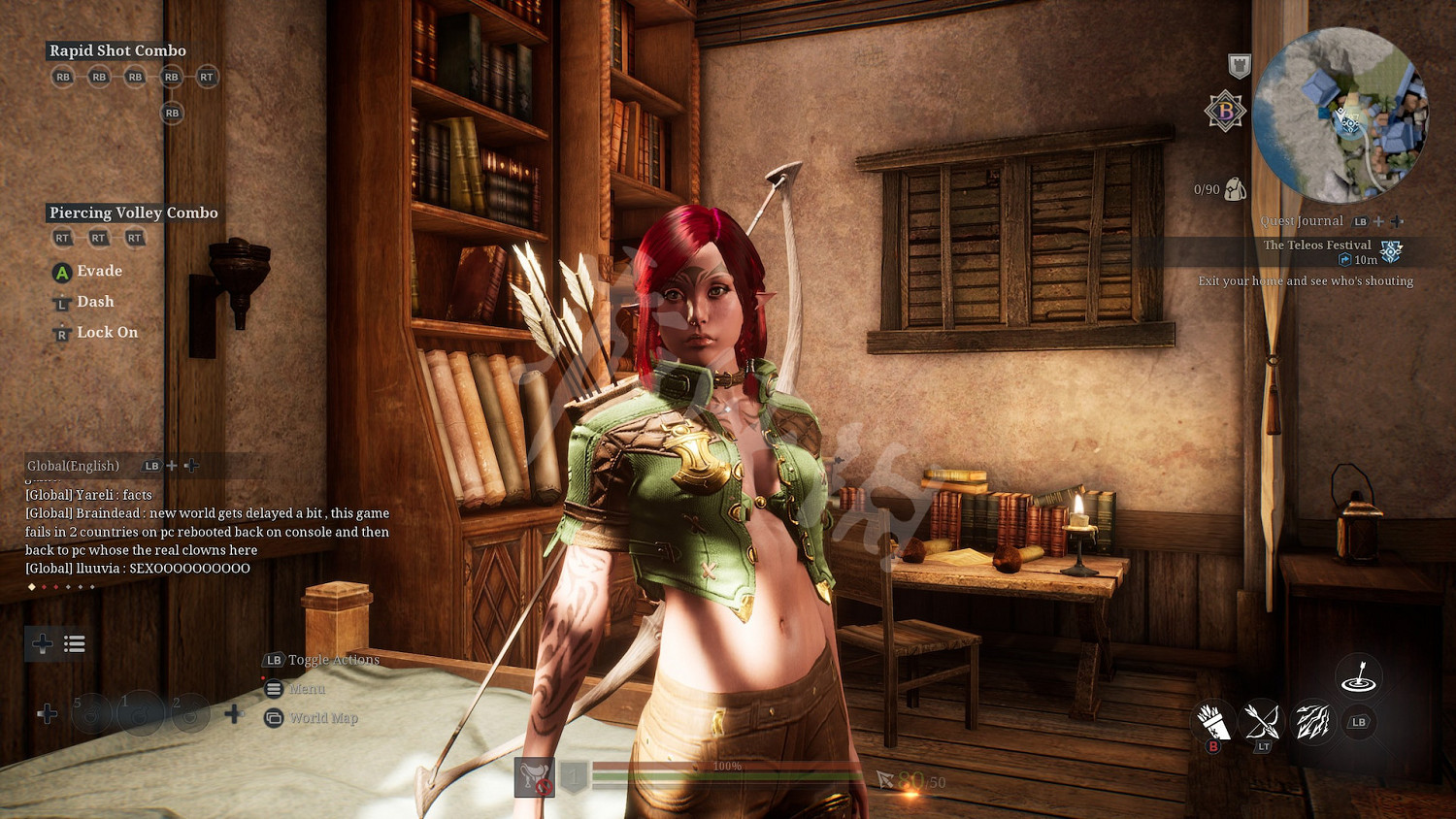Trigger the triple arrow volley skill
This screenshot has height=819, width=1456.
1311,722
